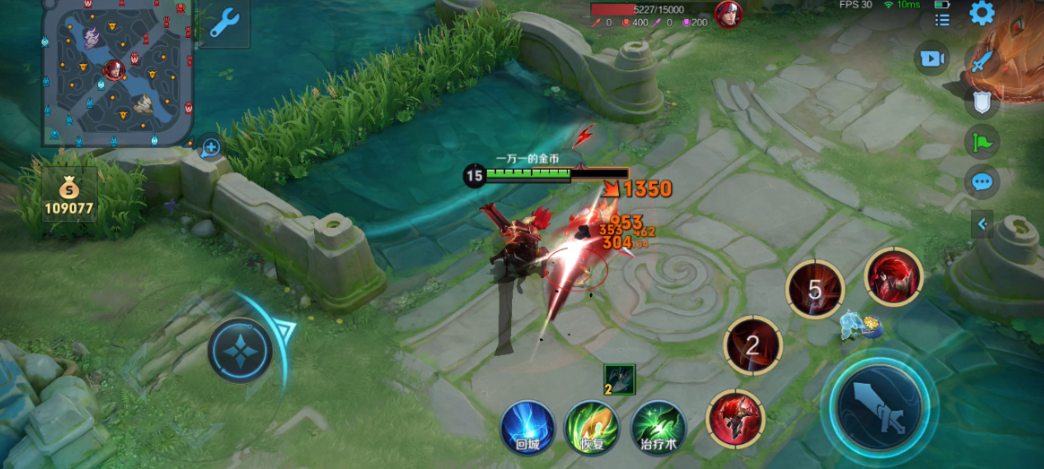Toggle the video camera button
Screen dimensions: 1044x469
(932, 58)
